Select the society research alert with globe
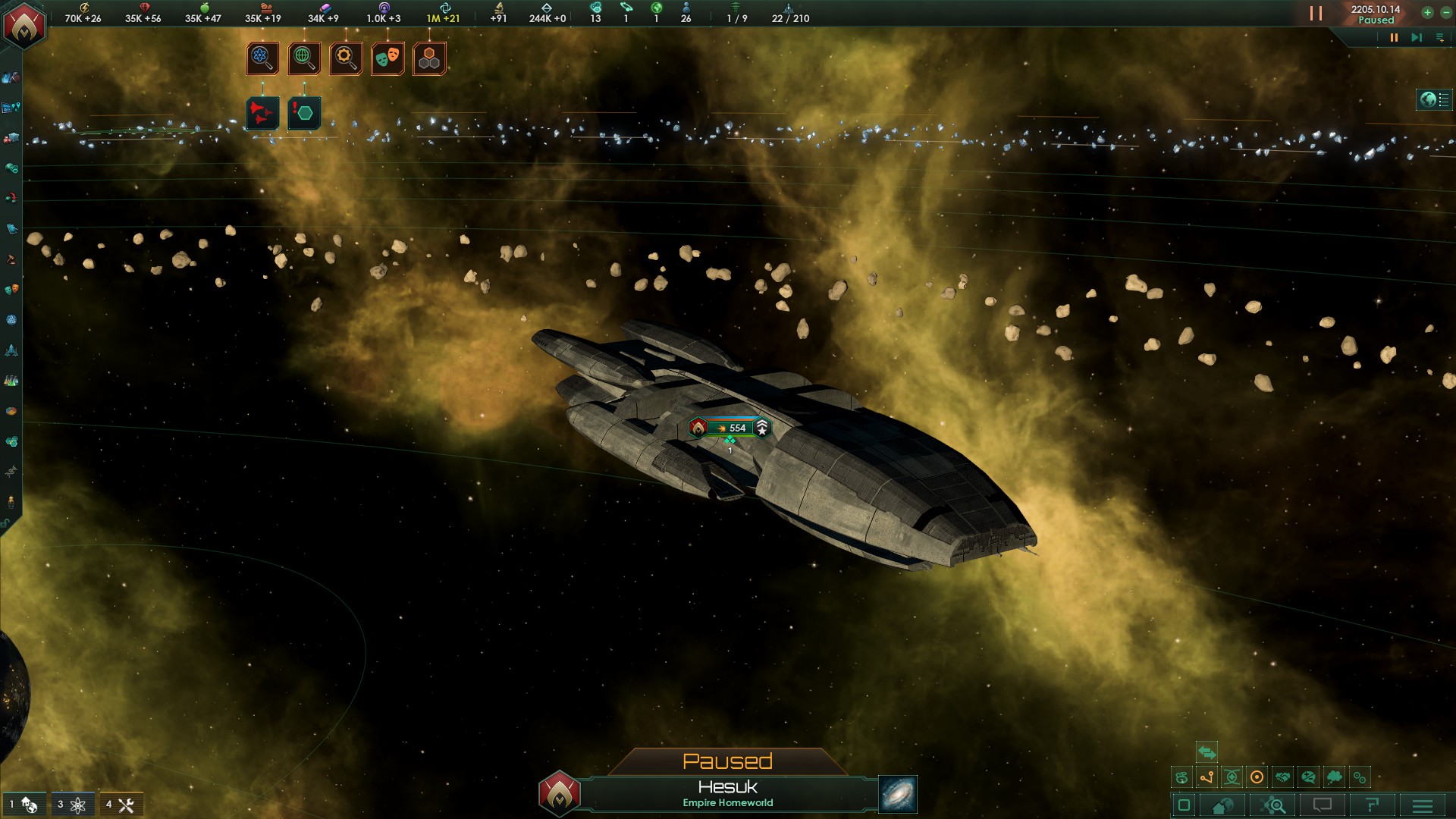 coord(304,58)
